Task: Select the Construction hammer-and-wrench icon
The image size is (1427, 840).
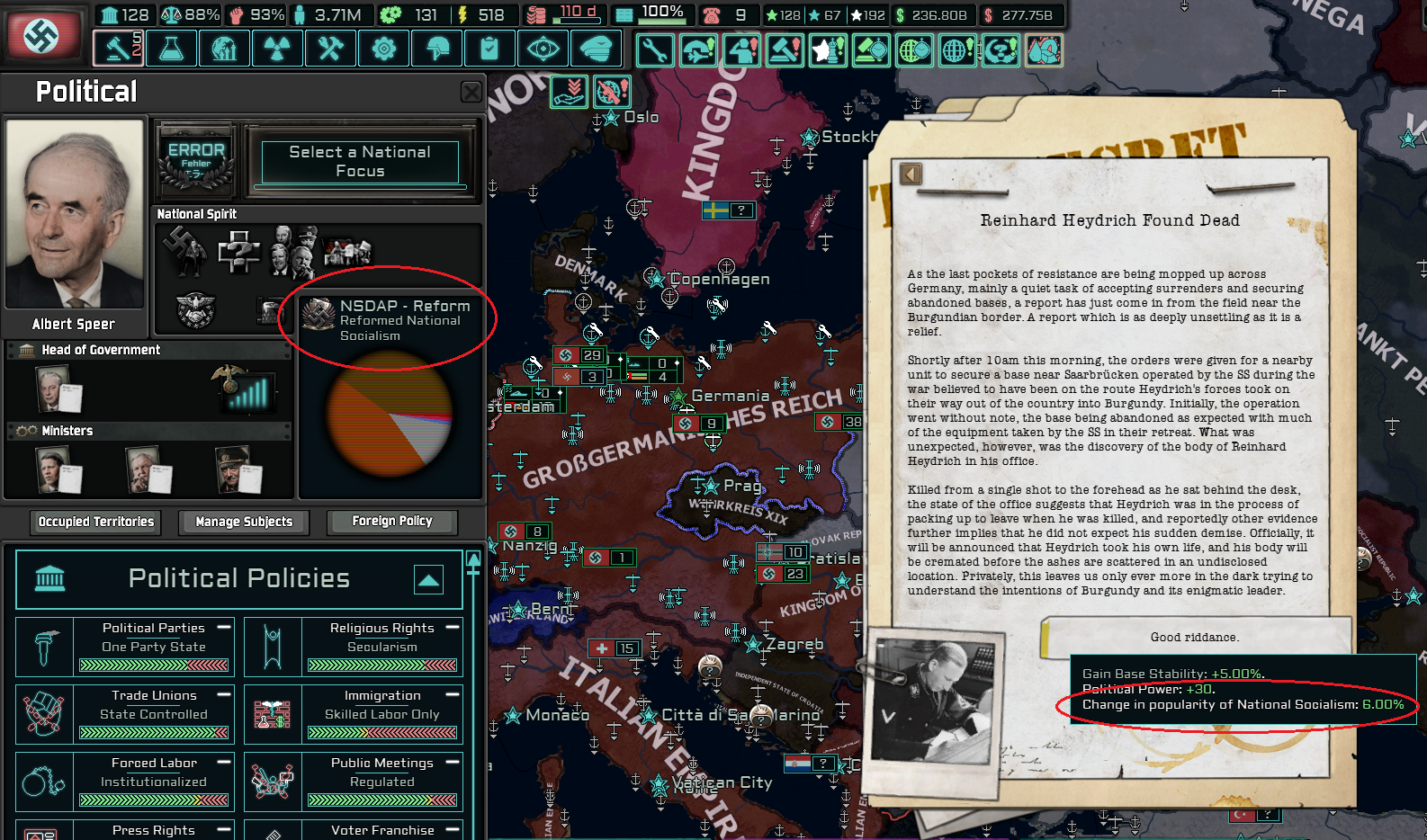Action: [x=330, y=48]
